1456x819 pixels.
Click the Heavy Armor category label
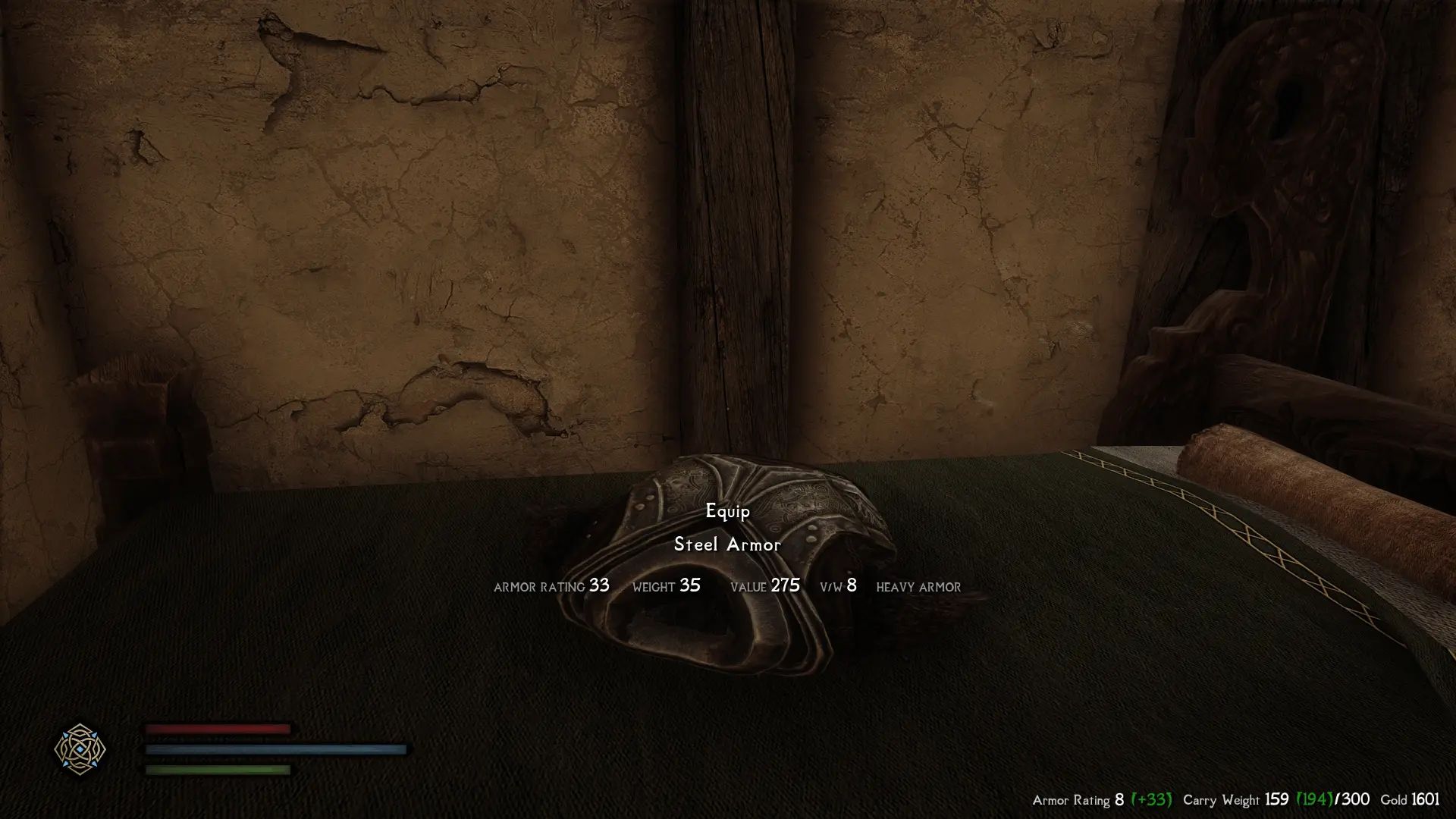coord(918,586)
